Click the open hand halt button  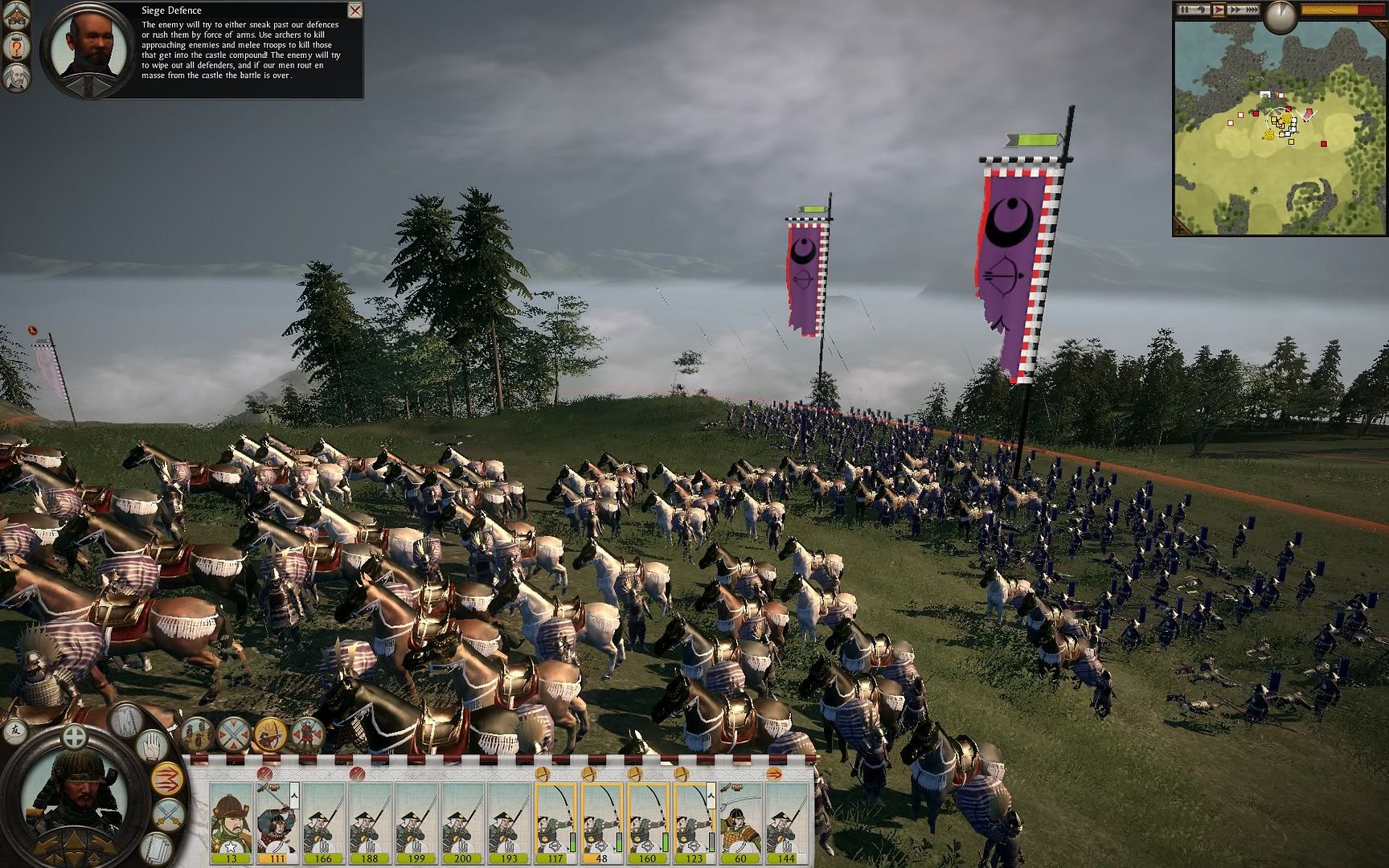tap(153, 746)
